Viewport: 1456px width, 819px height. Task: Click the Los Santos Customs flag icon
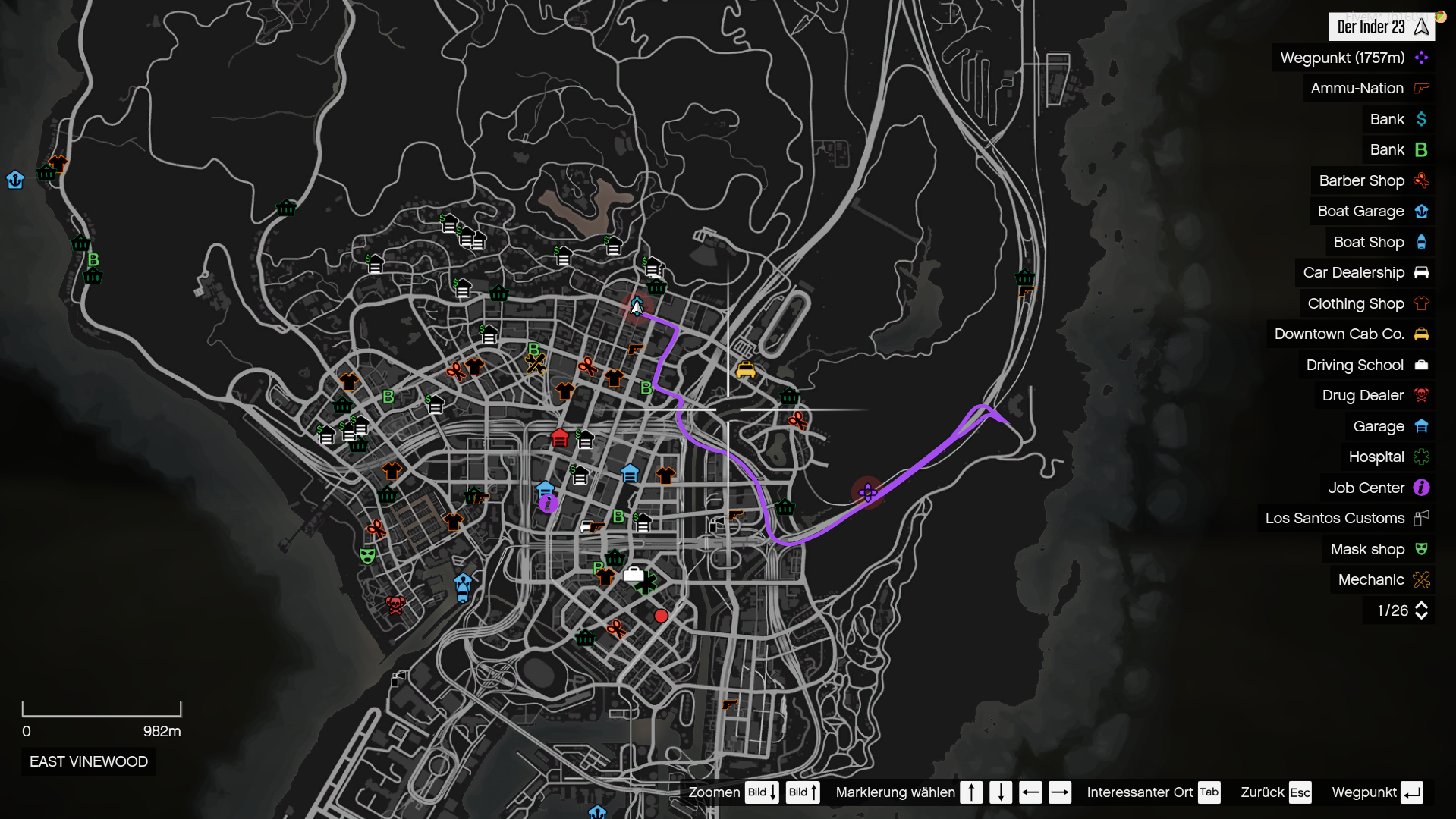(x=1421, y=519)
